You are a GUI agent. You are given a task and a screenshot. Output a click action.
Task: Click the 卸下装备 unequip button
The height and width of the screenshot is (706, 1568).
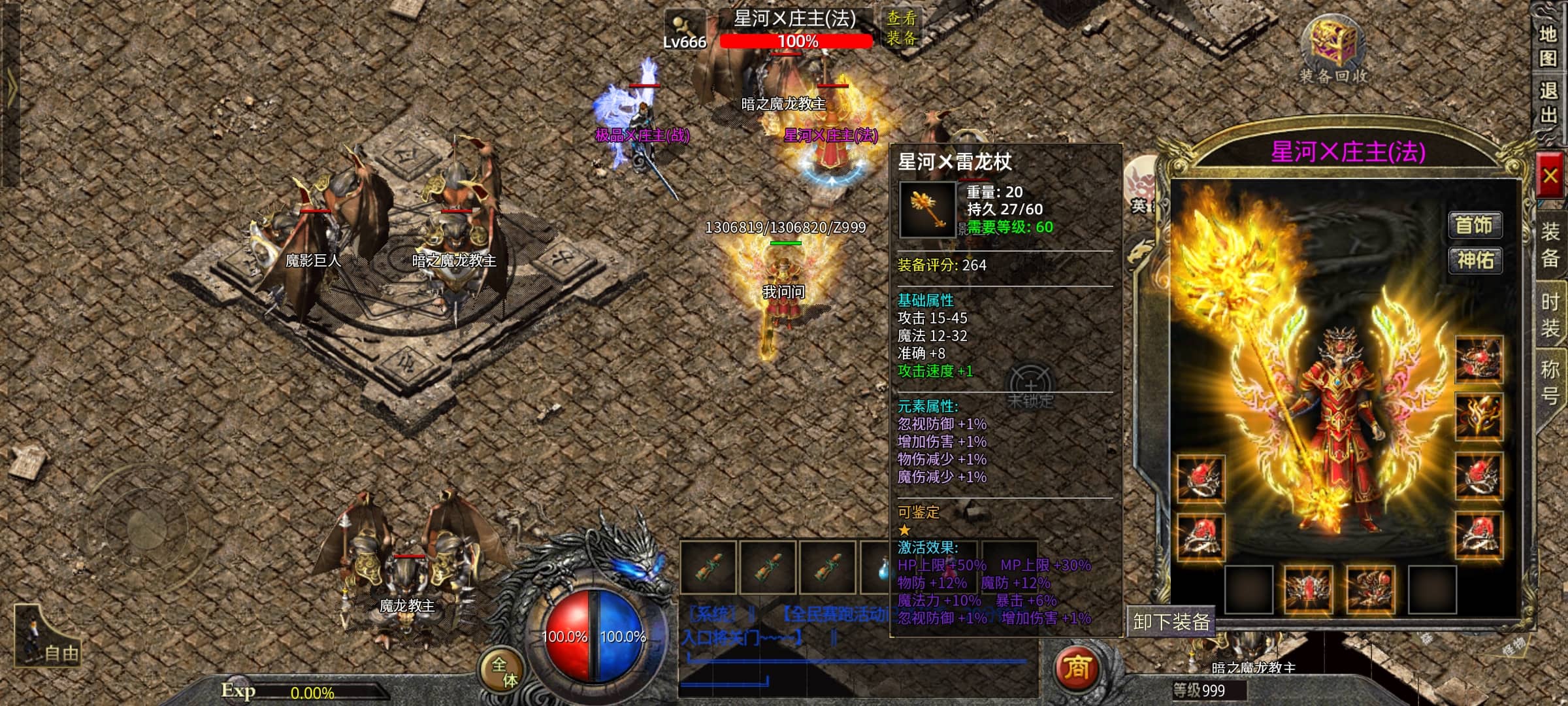pos(1171,621)
